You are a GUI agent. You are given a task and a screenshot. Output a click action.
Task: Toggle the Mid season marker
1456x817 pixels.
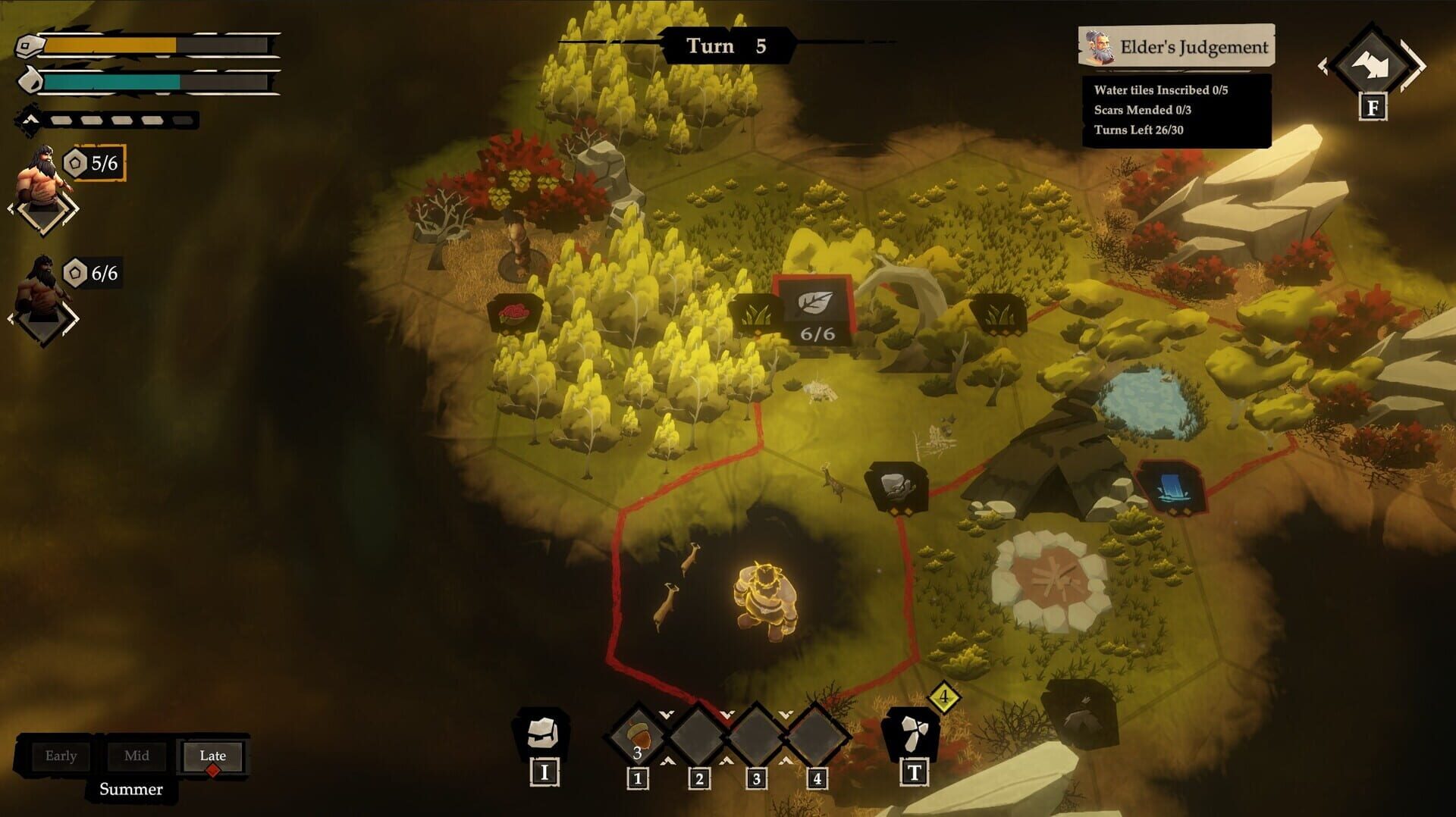(136, 756)
